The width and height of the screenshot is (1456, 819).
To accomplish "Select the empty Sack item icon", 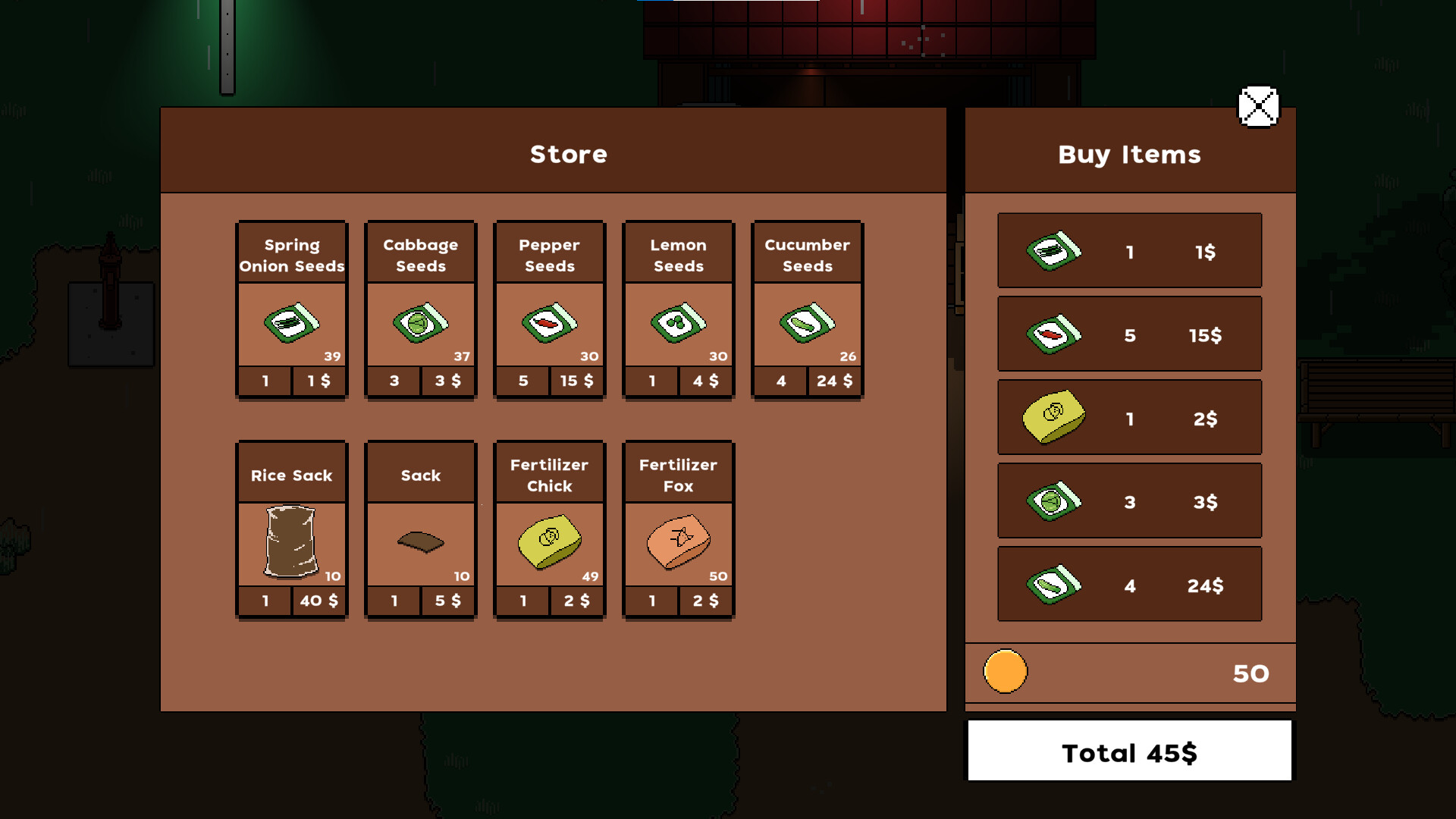I will pos(420,542).
